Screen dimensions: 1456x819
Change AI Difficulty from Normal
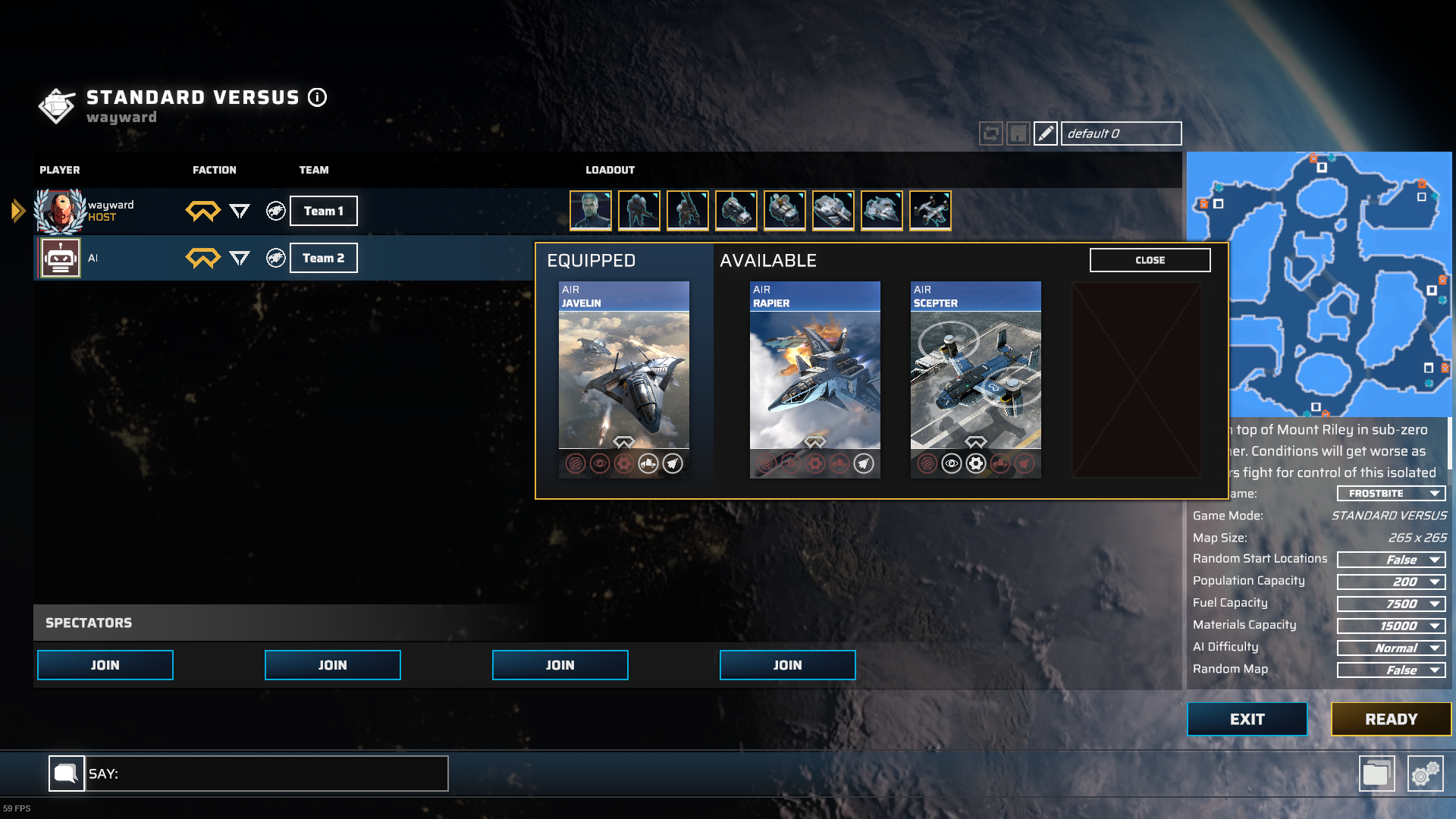coord(1391,648)
